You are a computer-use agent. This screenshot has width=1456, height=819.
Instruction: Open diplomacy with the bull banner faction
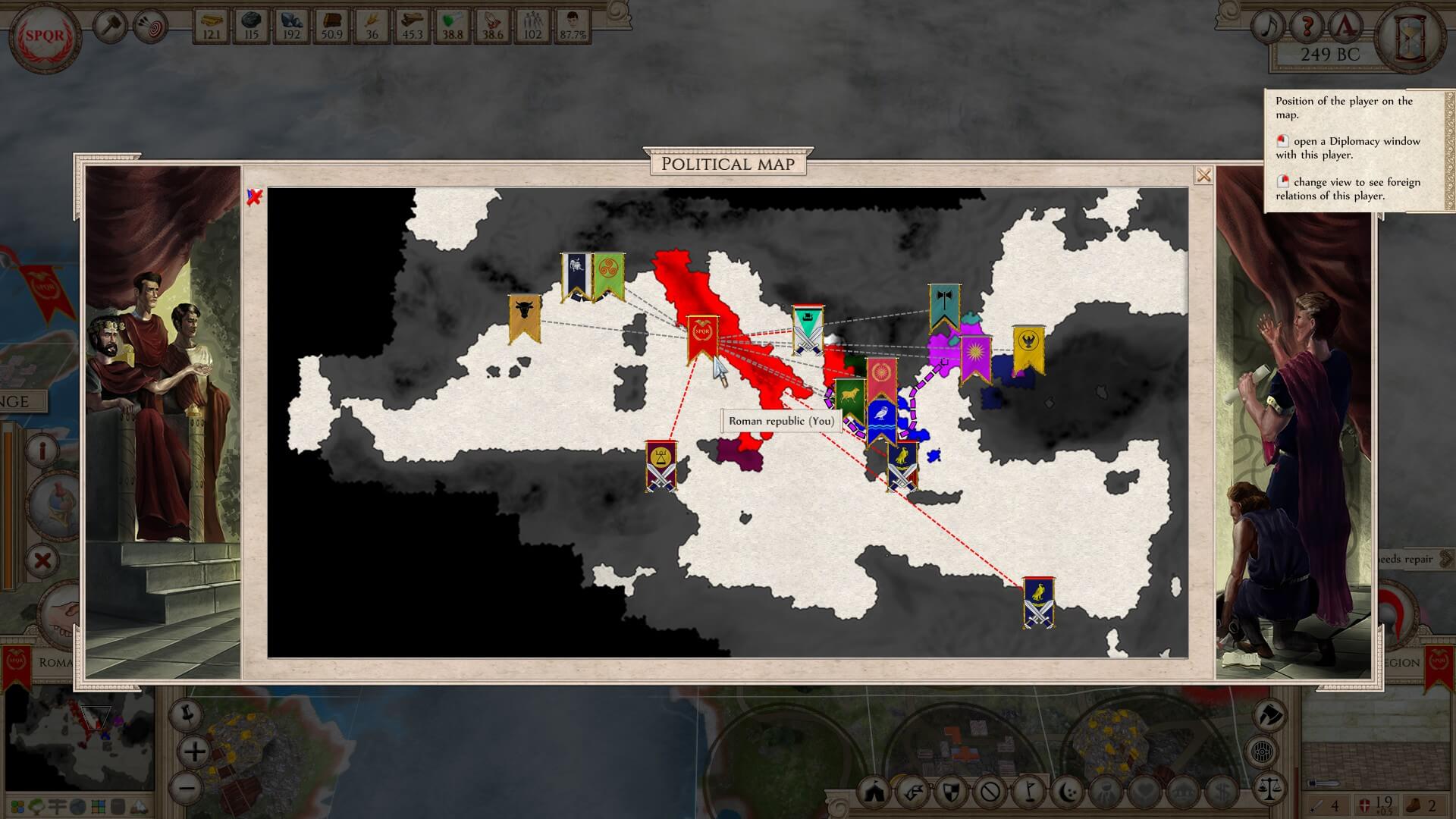tap(524, 315)
